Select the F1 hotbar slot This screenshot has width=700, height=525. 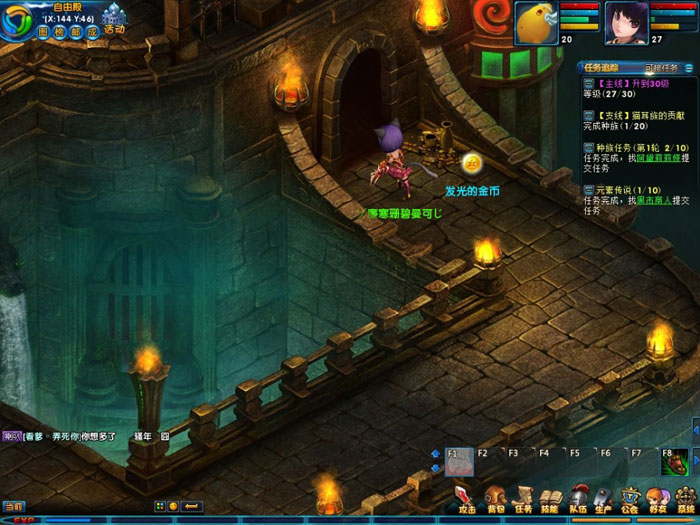(459, 462)
